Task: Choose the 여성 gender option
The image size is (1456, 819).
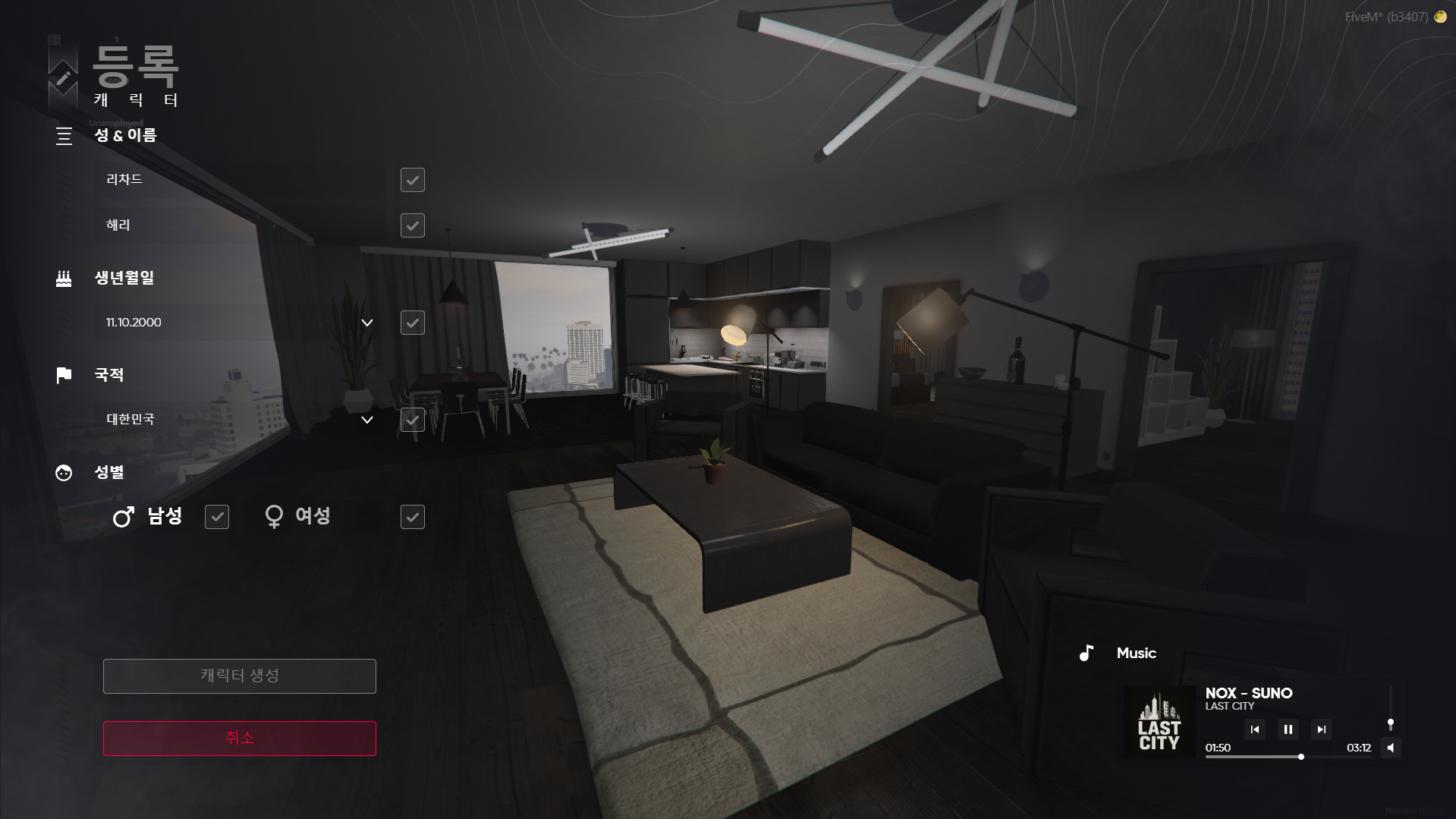Action: [412, 517]
